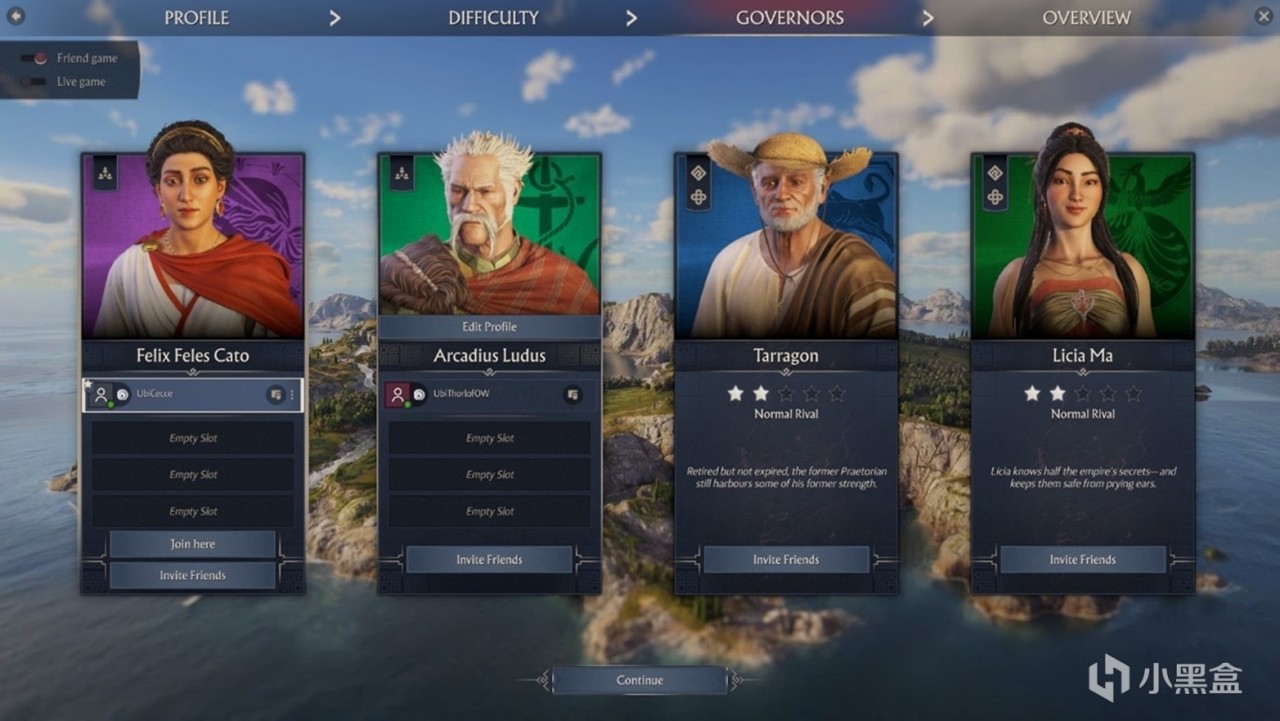Go back with the top-left arrow button
The height and width of the screenshot is (721, 1280).
click(x=16, y=16)
